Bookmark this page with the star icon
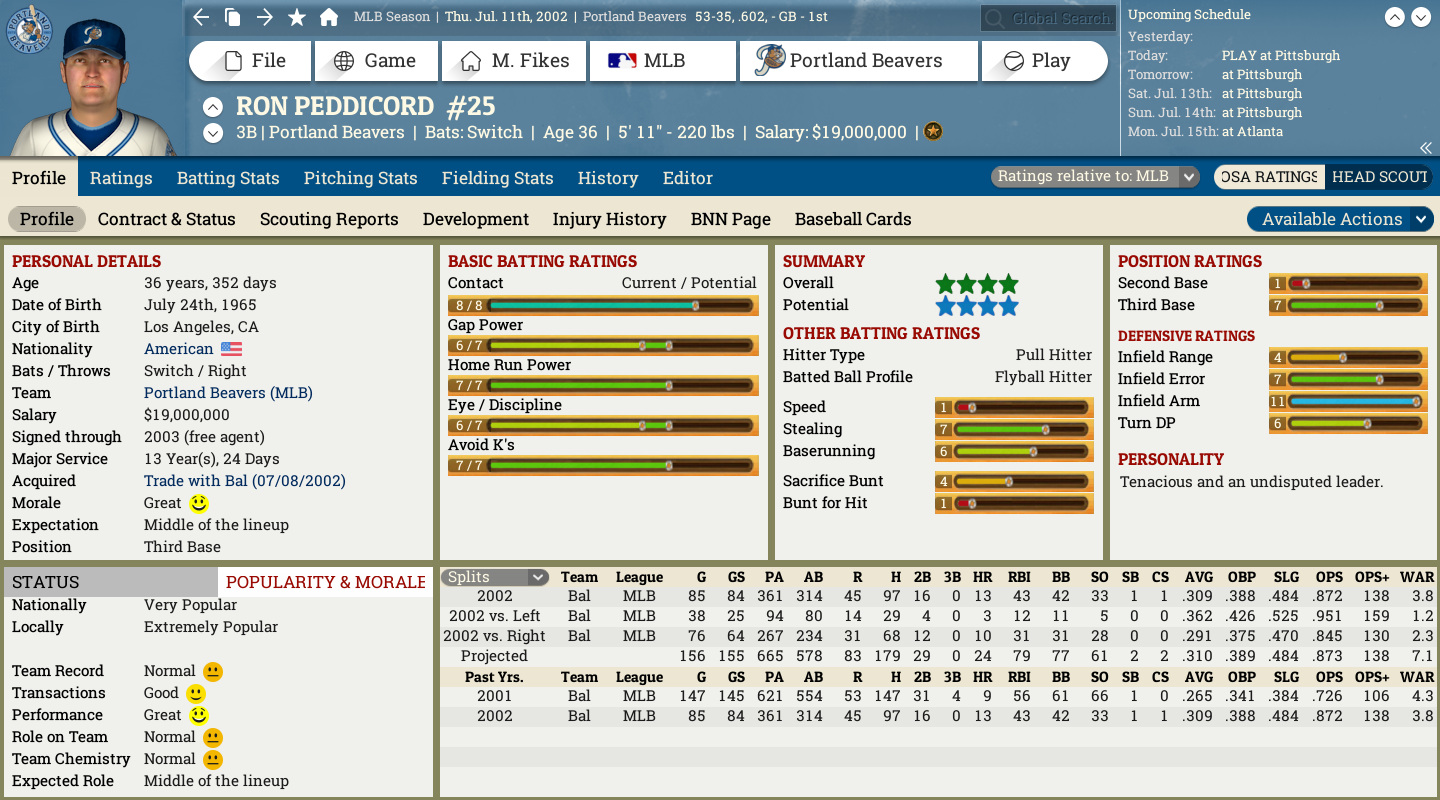 click(x=294, y=17)
